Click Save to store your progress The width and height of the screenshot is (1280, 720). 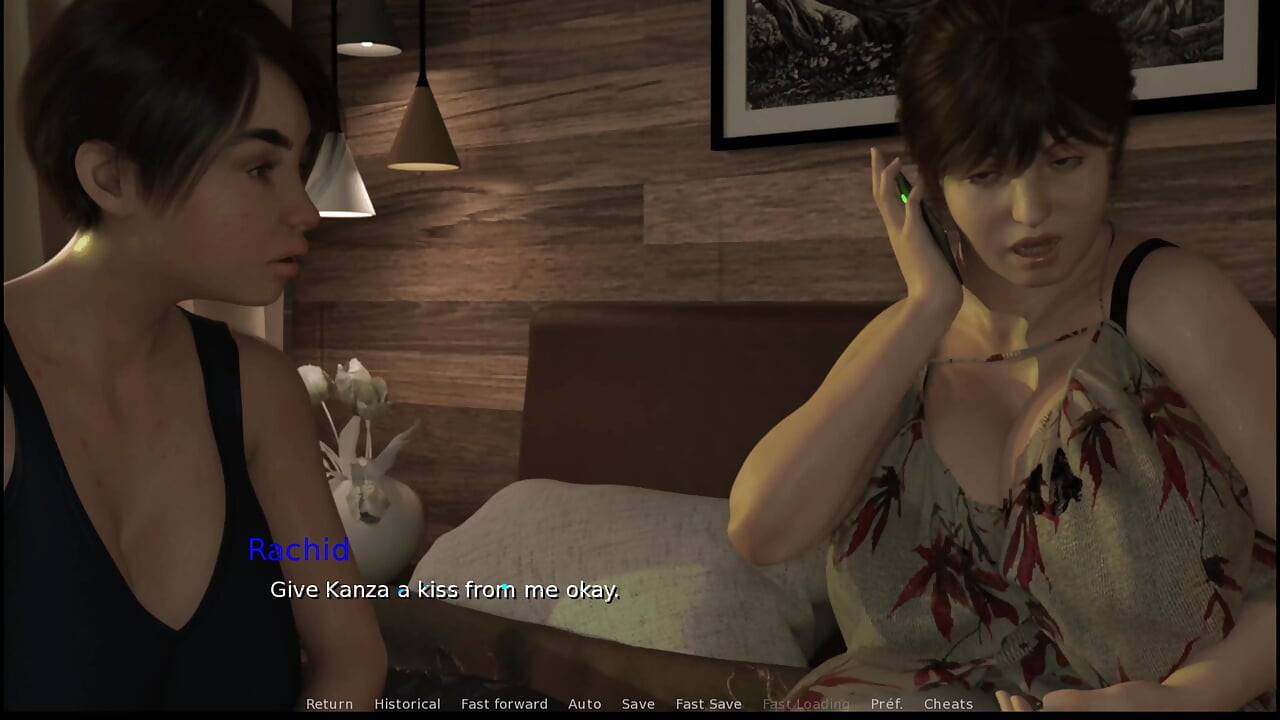tap(638, 703)
